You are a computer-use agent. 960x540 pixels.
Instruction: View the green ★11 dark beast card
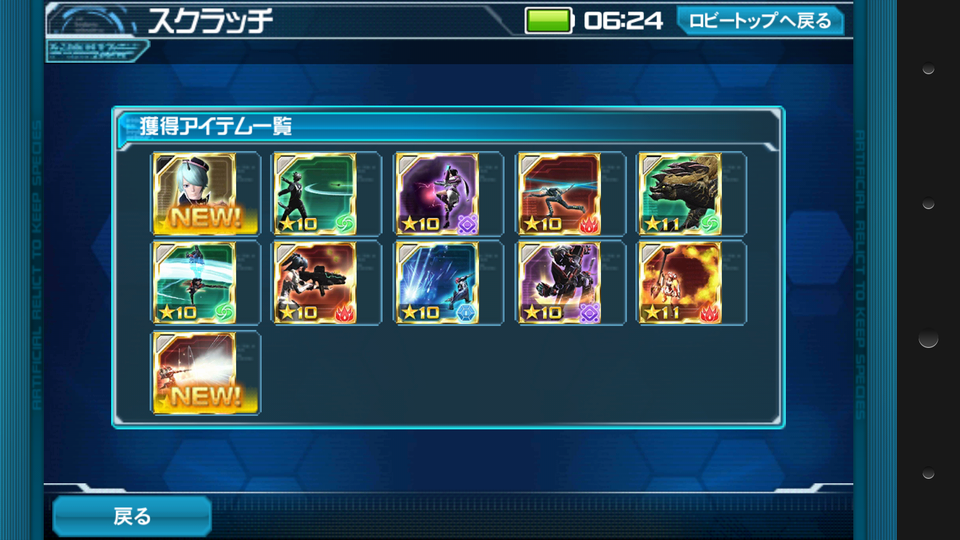coord(680,193)
